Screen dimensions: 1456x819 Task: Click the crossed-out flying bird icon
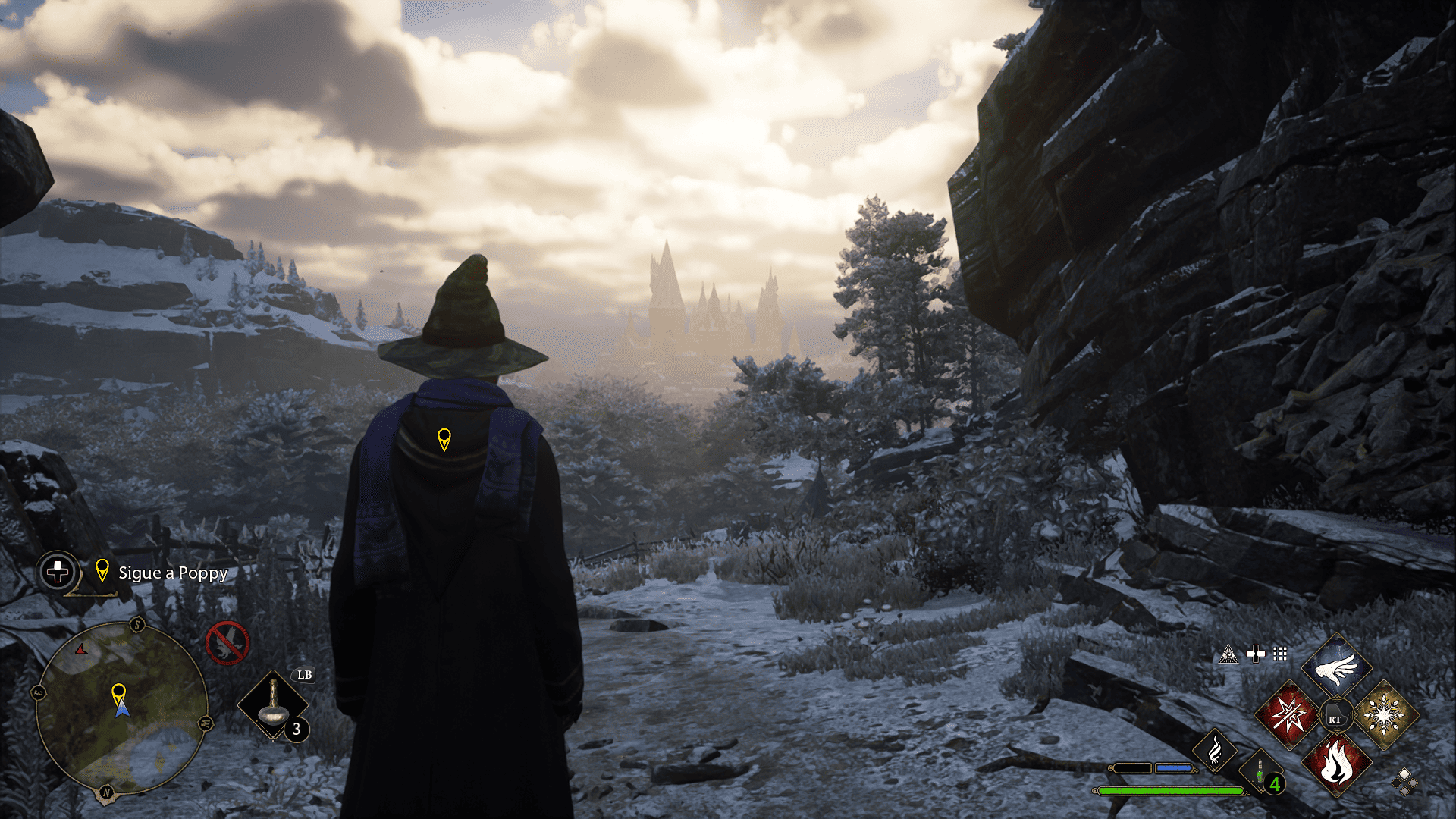coord(227,643)
